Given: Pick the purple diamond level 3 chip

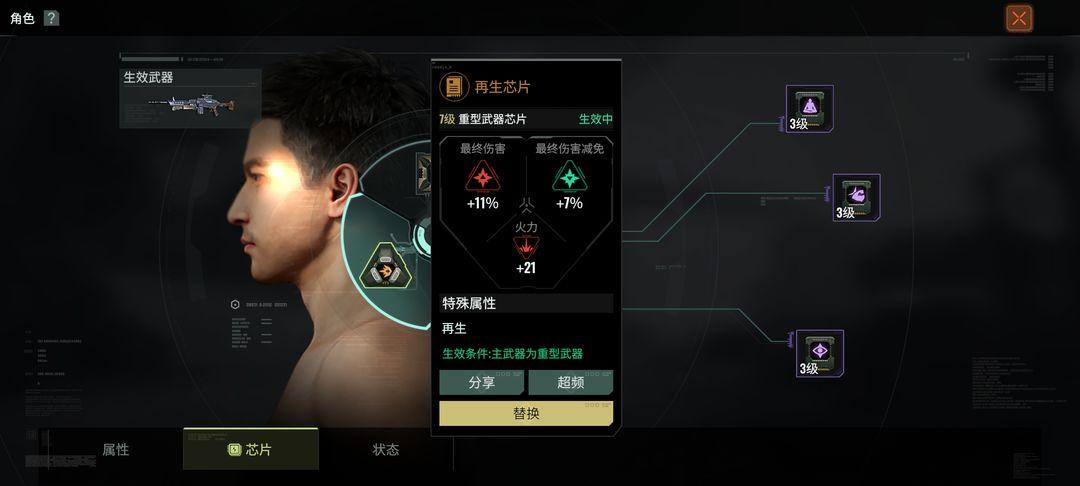Looking at the screenshot, I should pos(819,353).
